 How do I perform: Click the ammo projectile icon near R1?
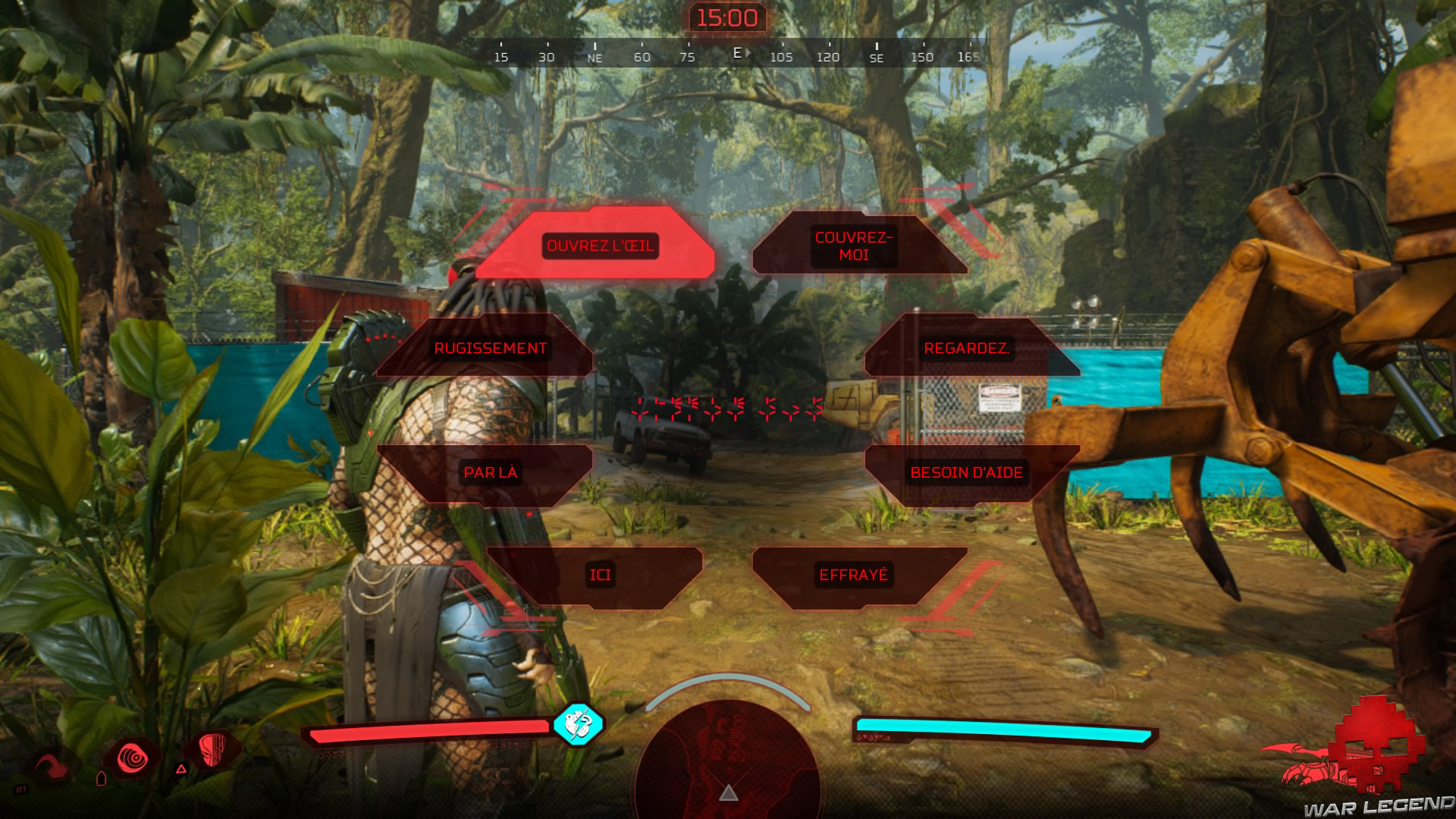click(x=101, y=779)
